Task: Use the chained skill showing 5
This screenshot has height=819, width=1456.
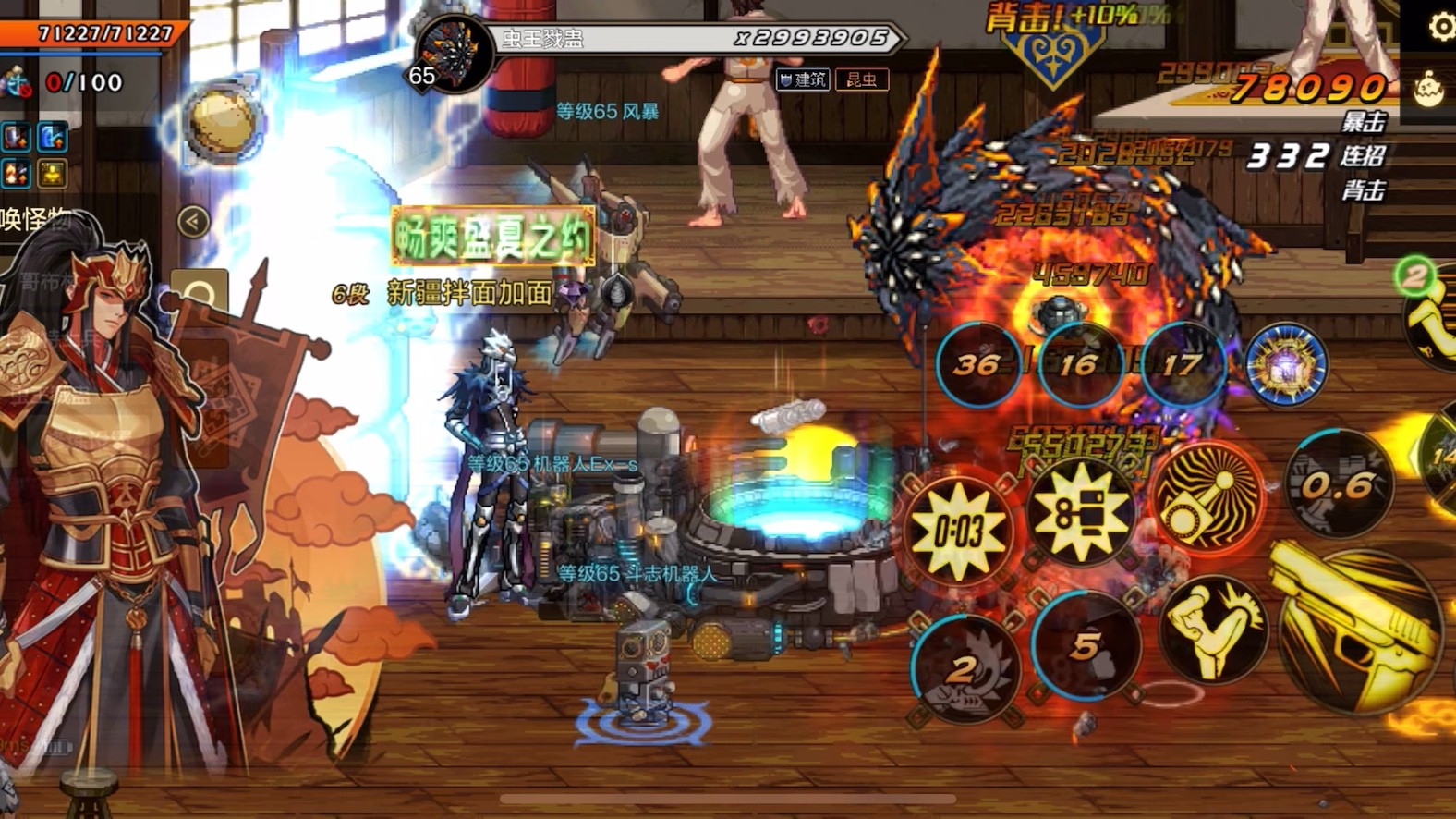Action: [1086, 646]
